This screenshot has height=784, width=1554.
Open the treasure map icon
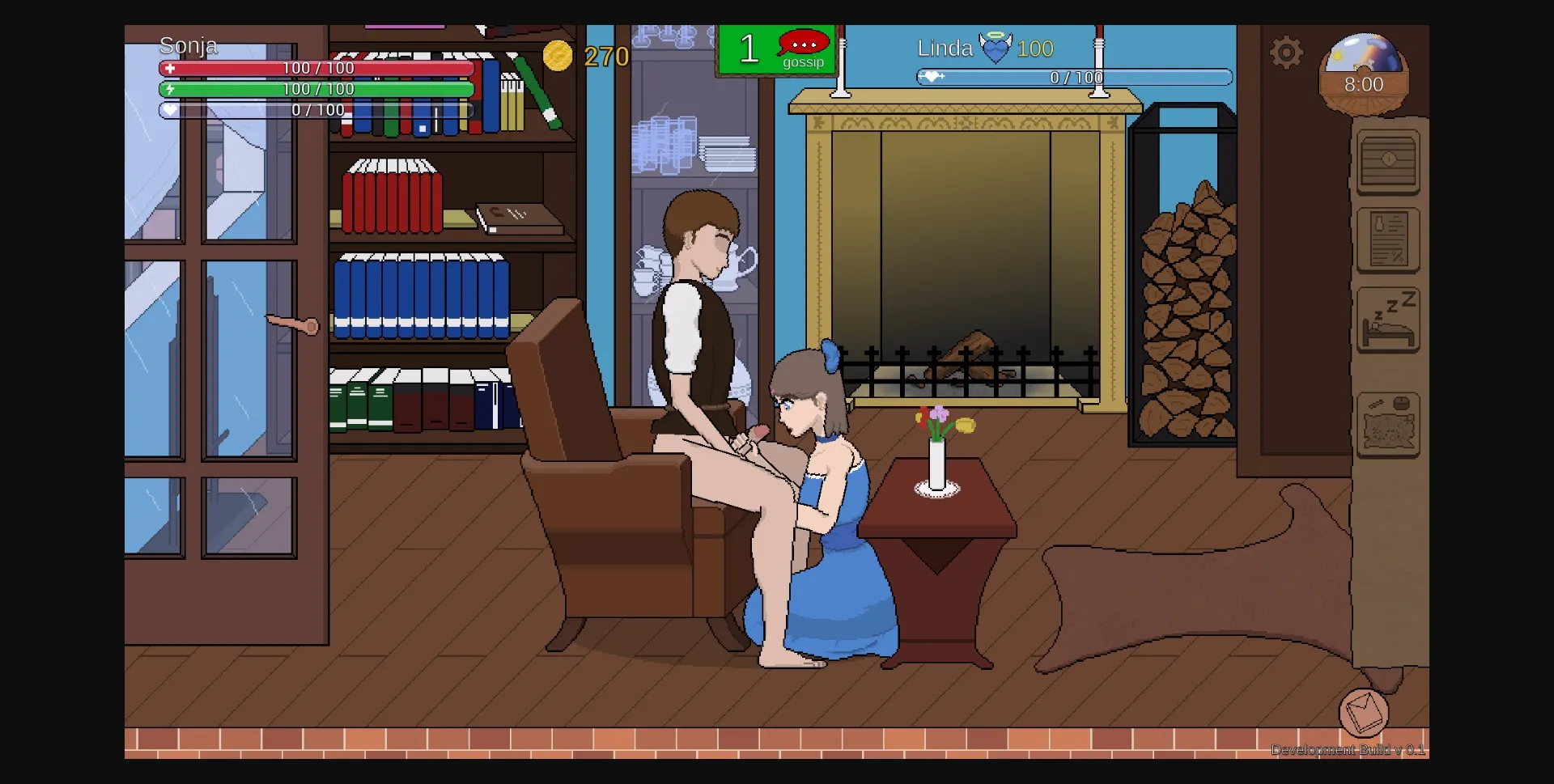1388,423
